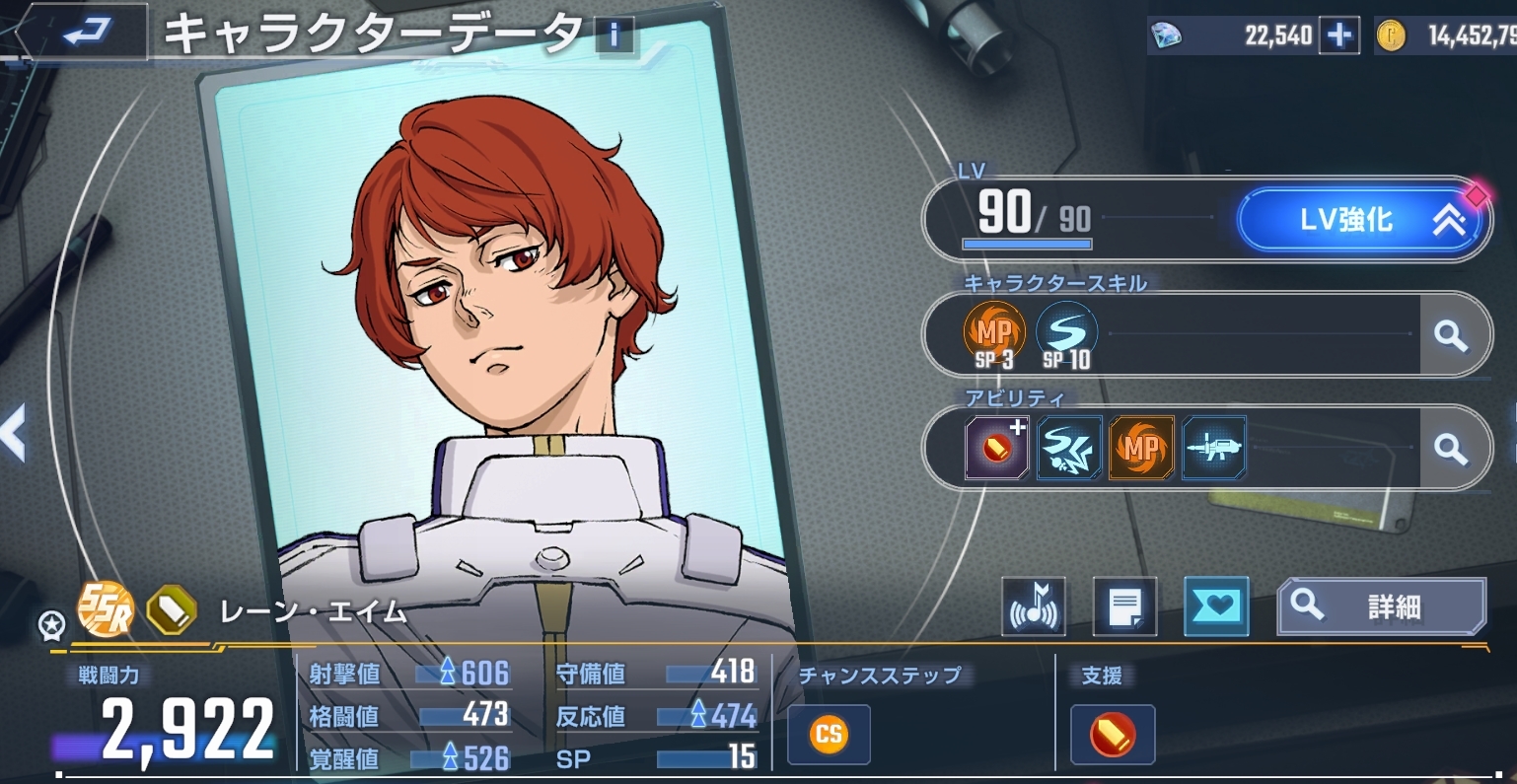Open the document profile notes icon
This screenshot has height=784, width=1517.
(1124, 607)
